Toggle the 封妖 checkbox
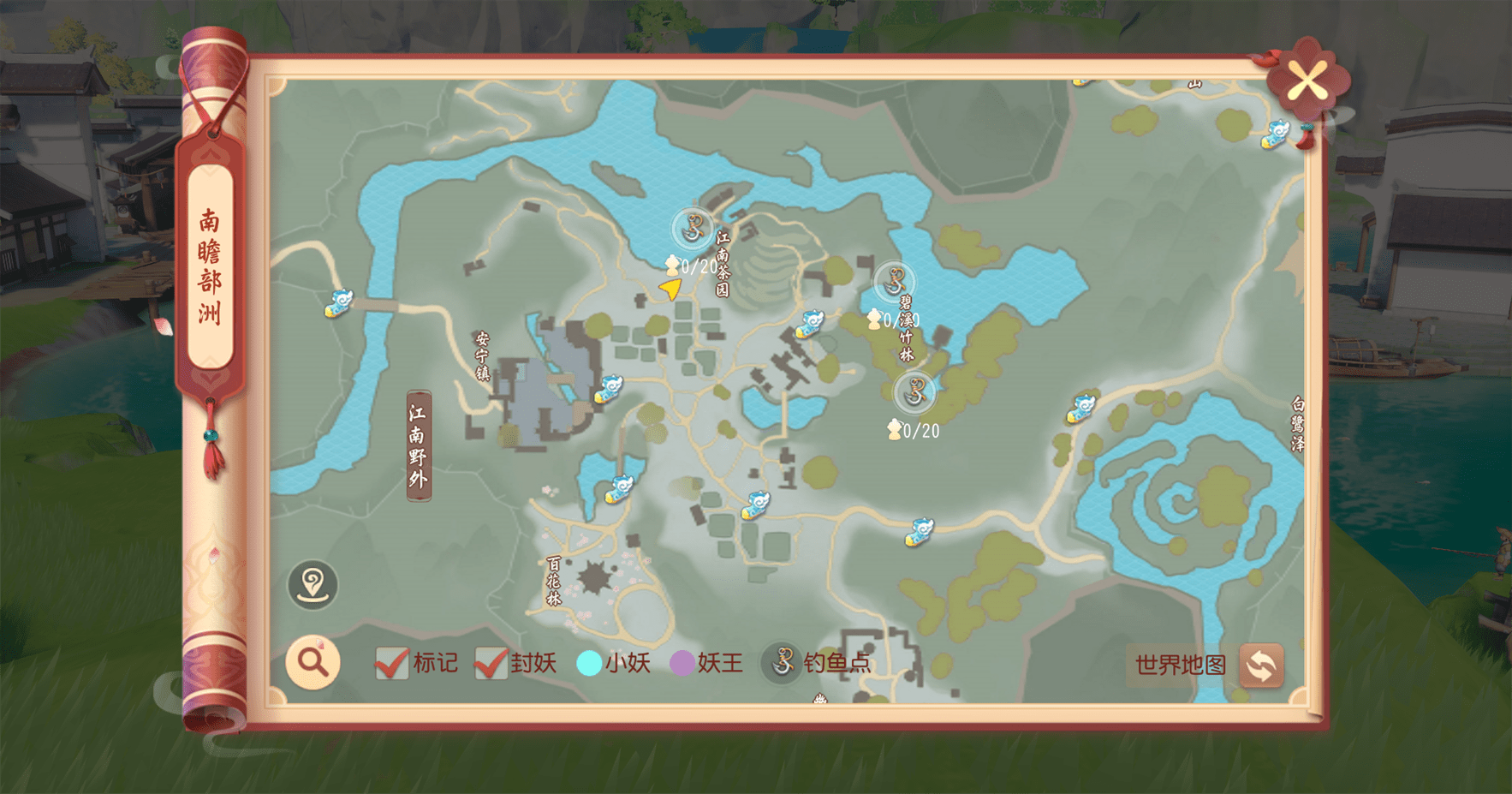The image size is (1512, 794). point(491,663)
